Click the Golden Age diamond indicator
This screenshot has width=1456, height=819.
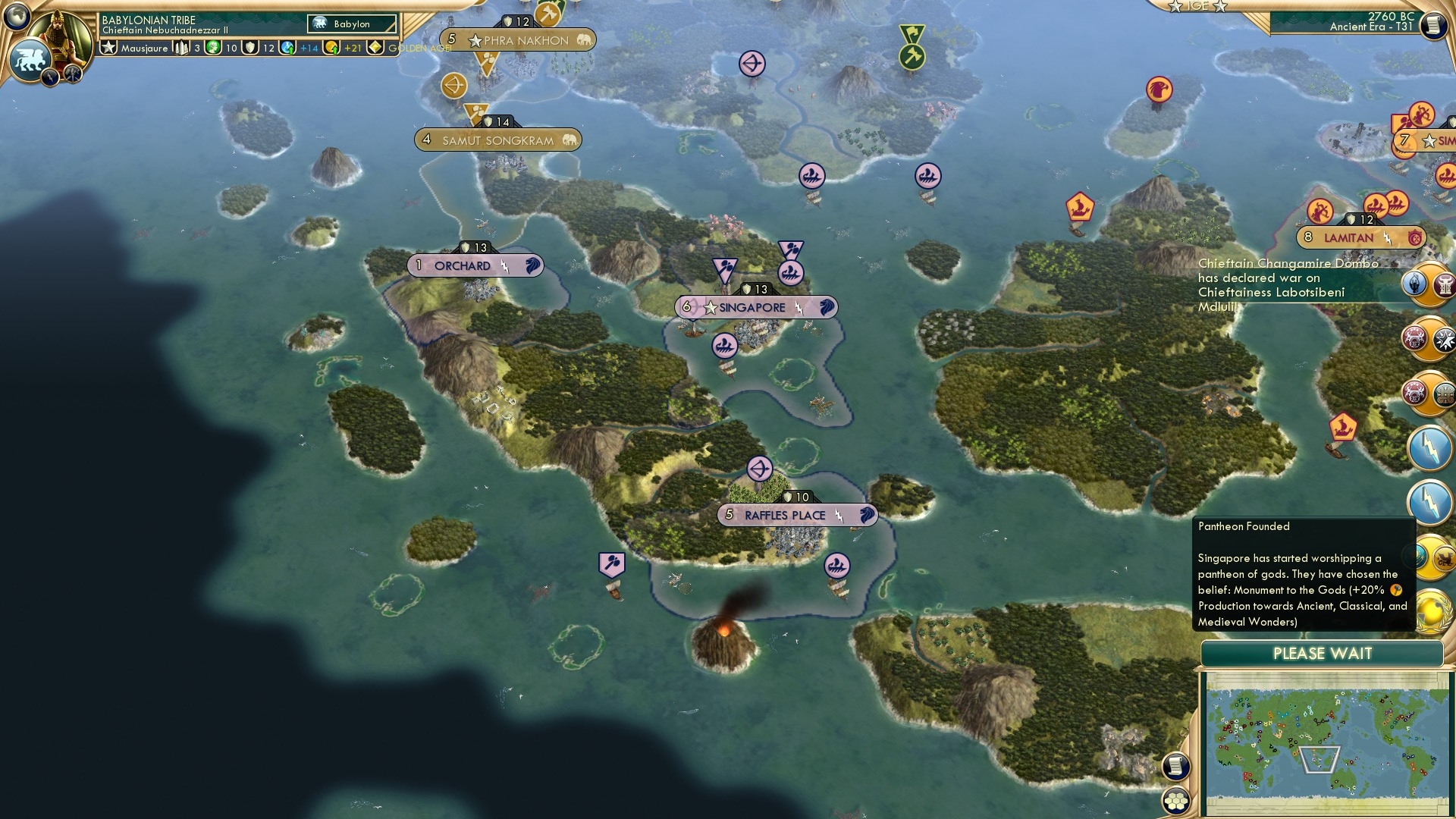pyautogui.click(x=375, y=49)
